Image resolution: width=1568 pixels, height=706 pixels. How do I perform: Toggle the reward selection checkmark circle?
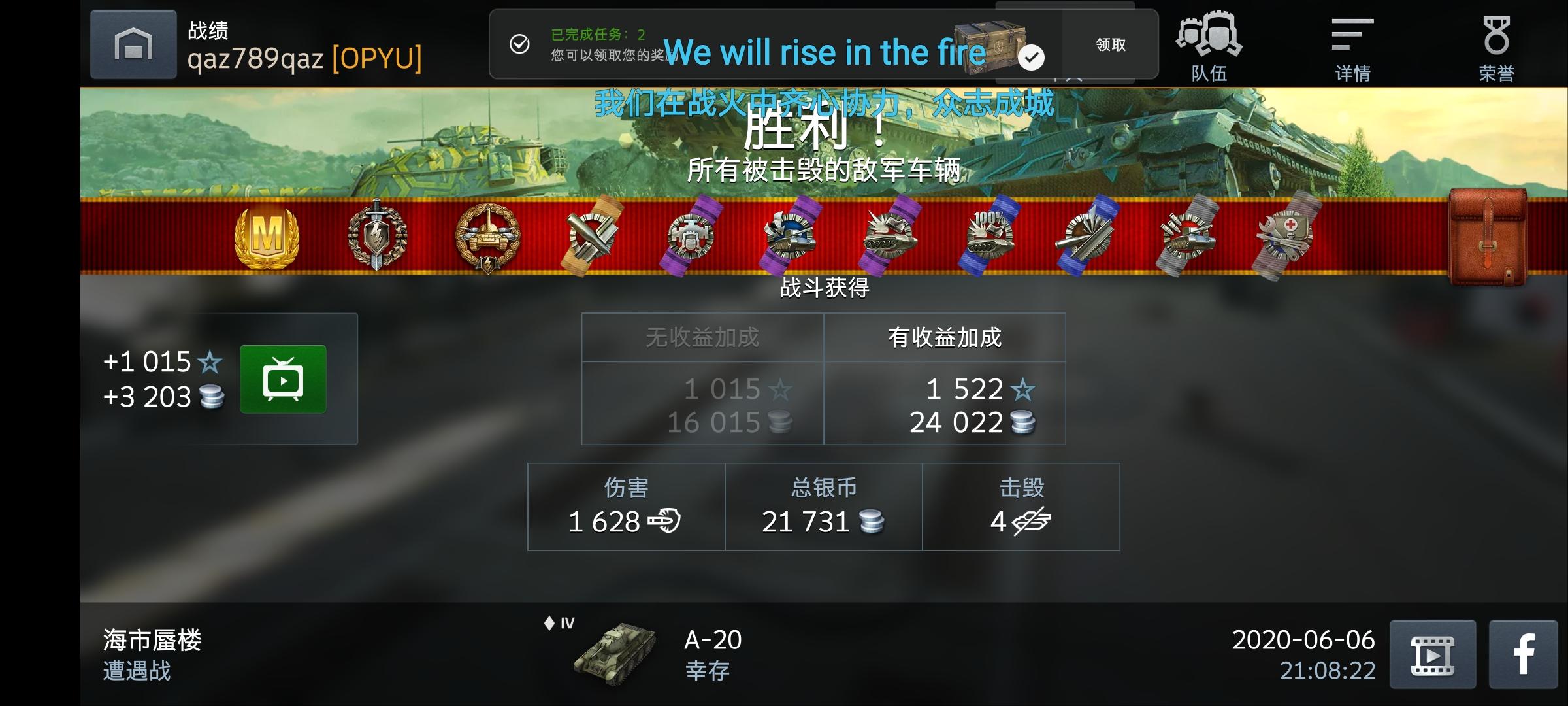[x=1031, y=58]
